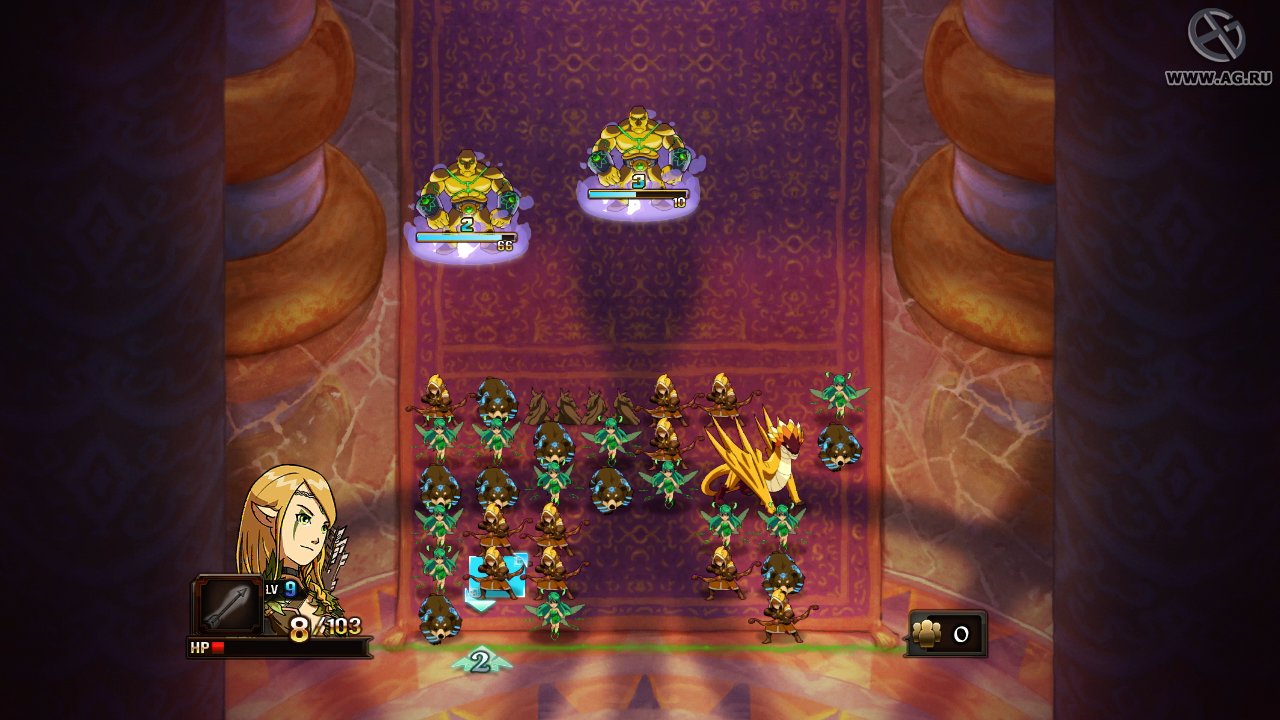Click the LV 9 level badge
This screenshot has width=1280, height=720.
[x=283, y=587]
